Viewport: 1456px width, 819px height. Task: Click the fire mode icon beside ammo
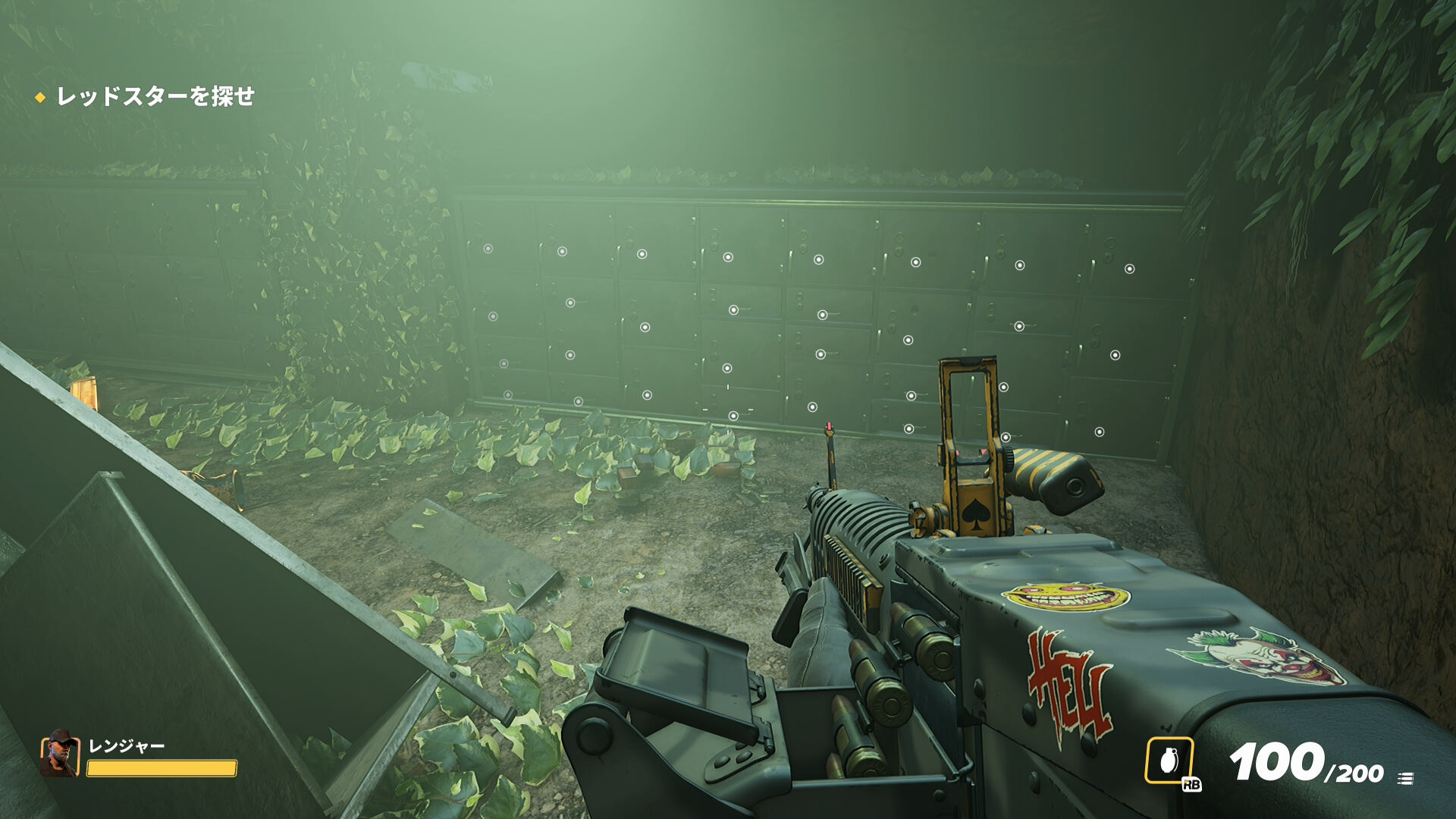[x=1405, y=778]
